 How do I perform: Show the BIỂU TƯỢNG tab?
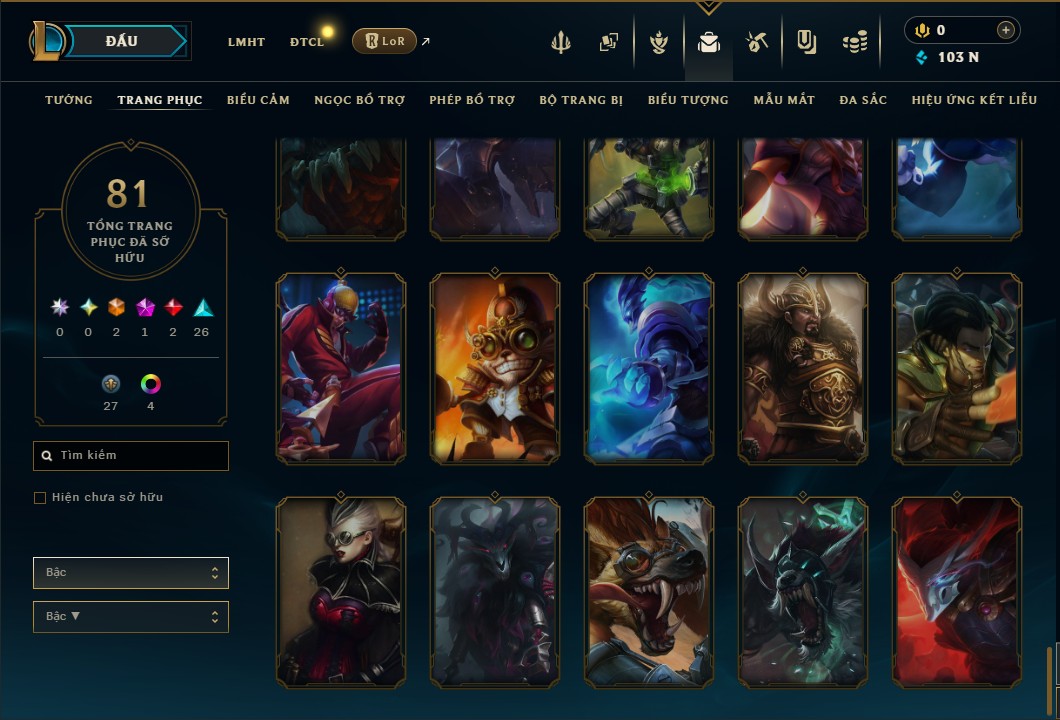[688, 100]
